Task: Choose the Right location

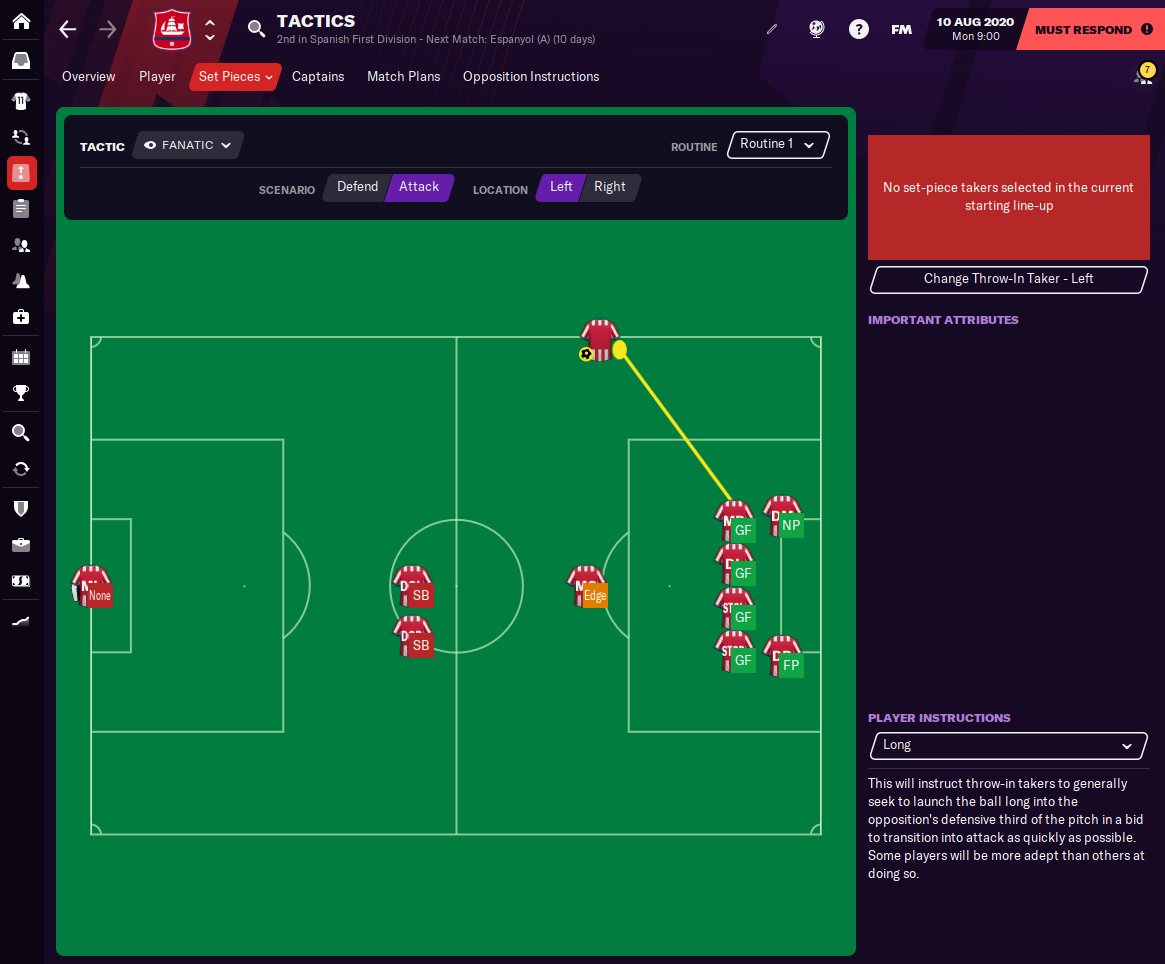Action: click(609, 187)
